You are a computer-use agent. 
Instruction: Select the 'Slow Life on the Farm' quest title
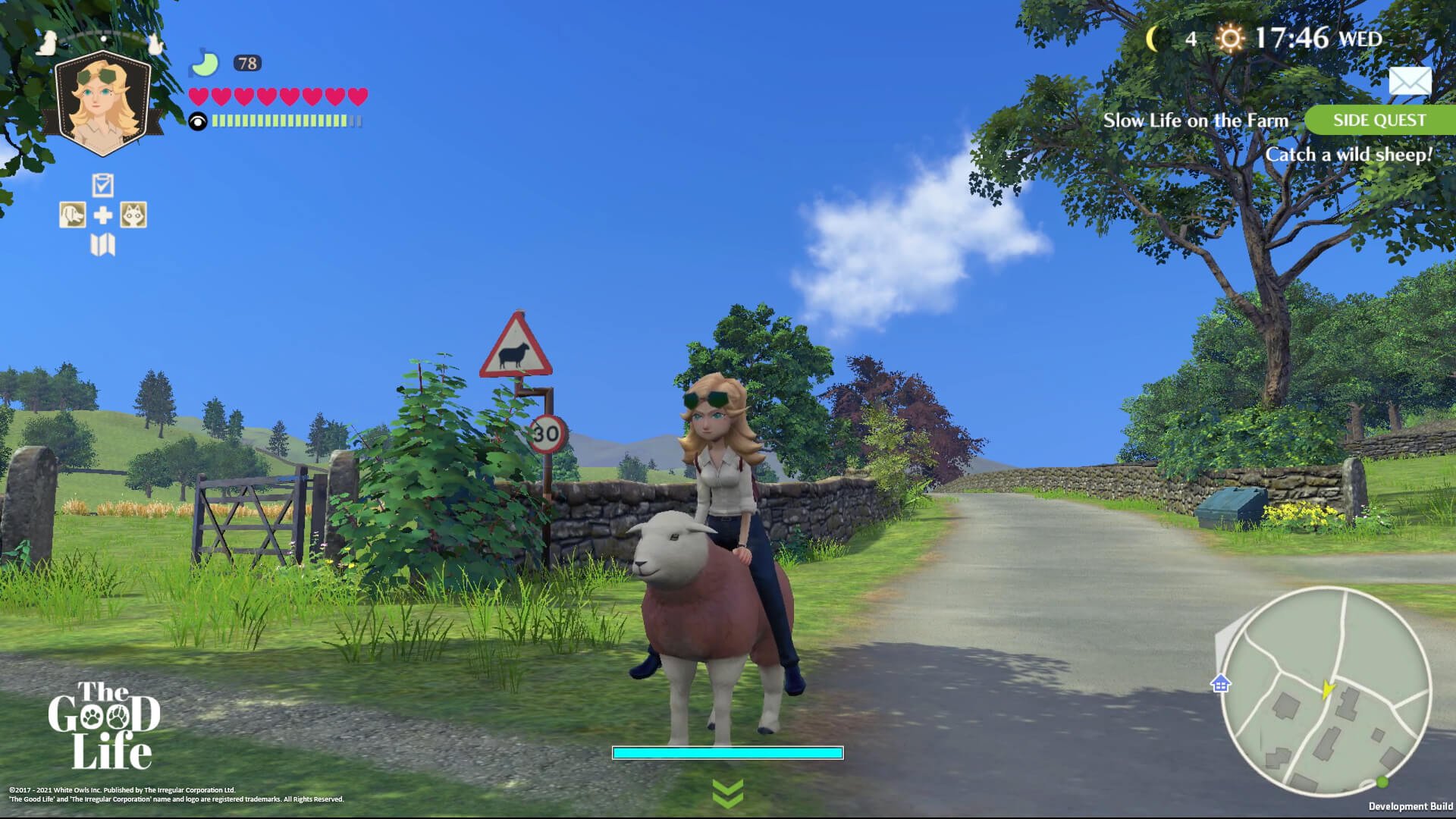tap(1197, 120)
